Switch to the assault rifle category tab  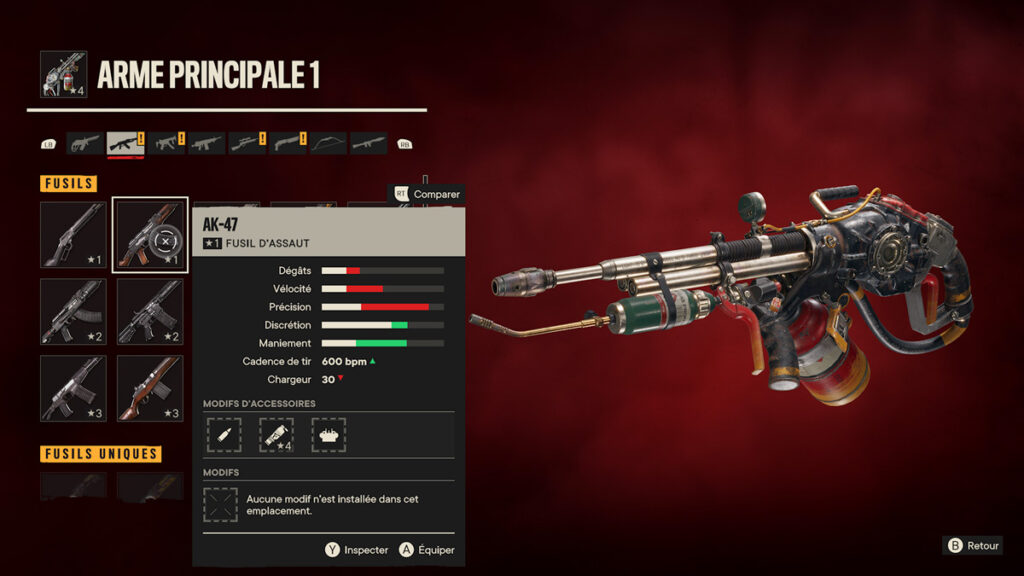pos(126,143)
